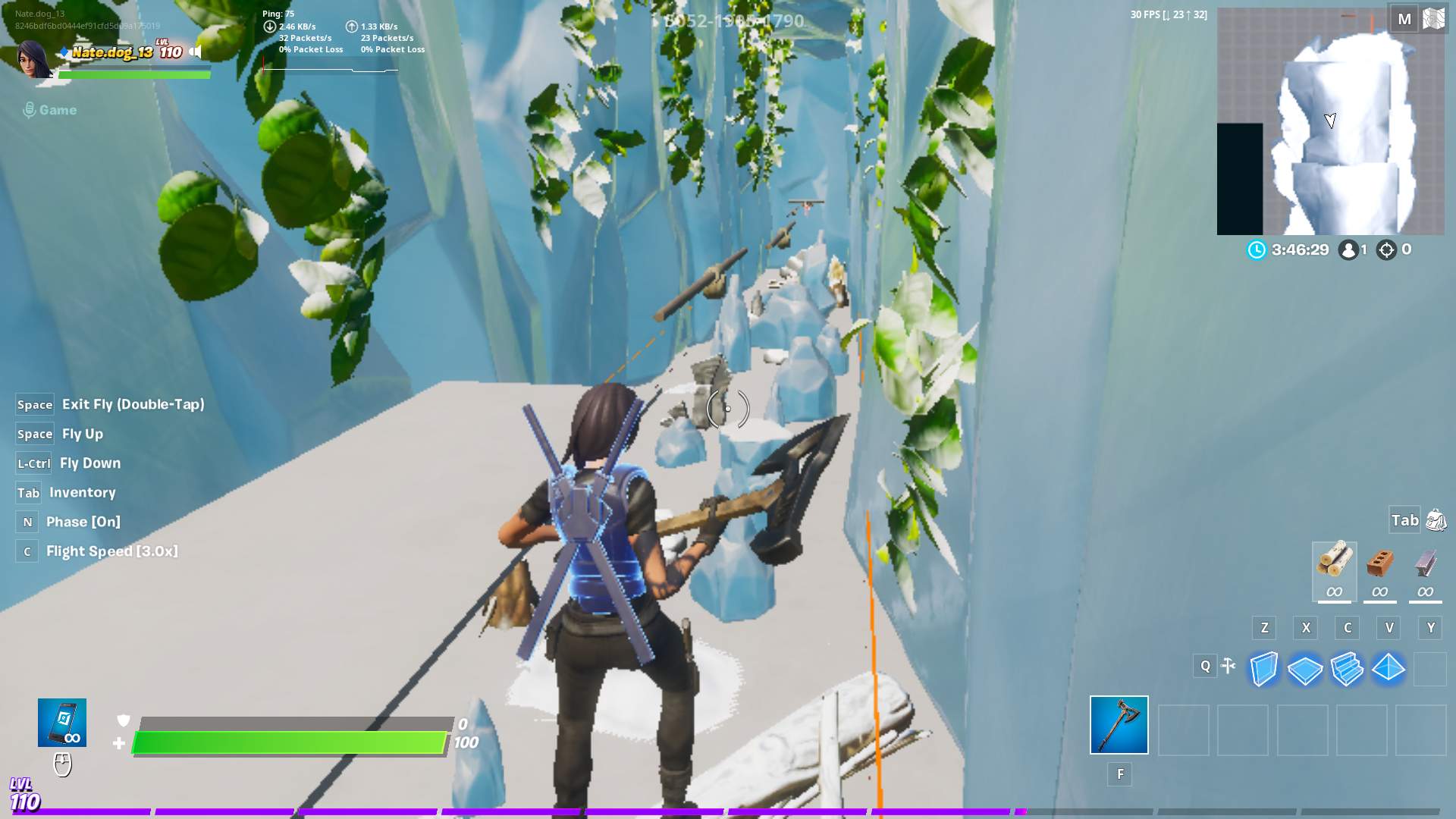The width and height of the screenshot is (1456, 819).
Task: Click the player name Nate.dog_13
Action: pos(114,51)
